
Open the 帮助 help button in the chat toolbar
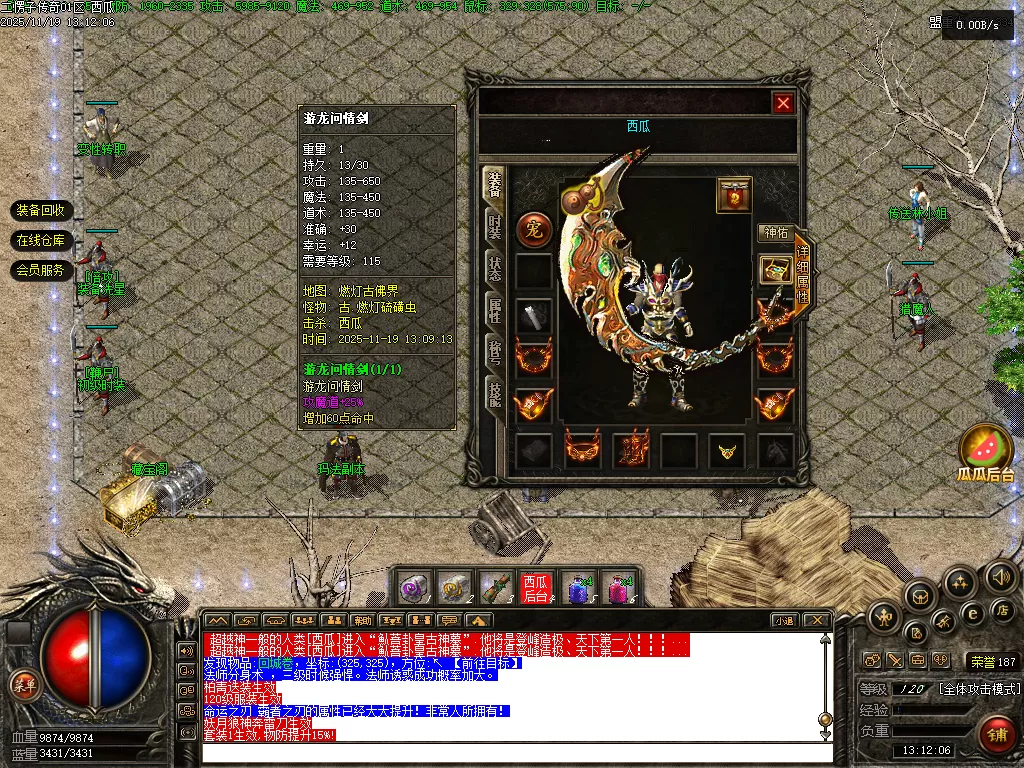tap(362, 621)
